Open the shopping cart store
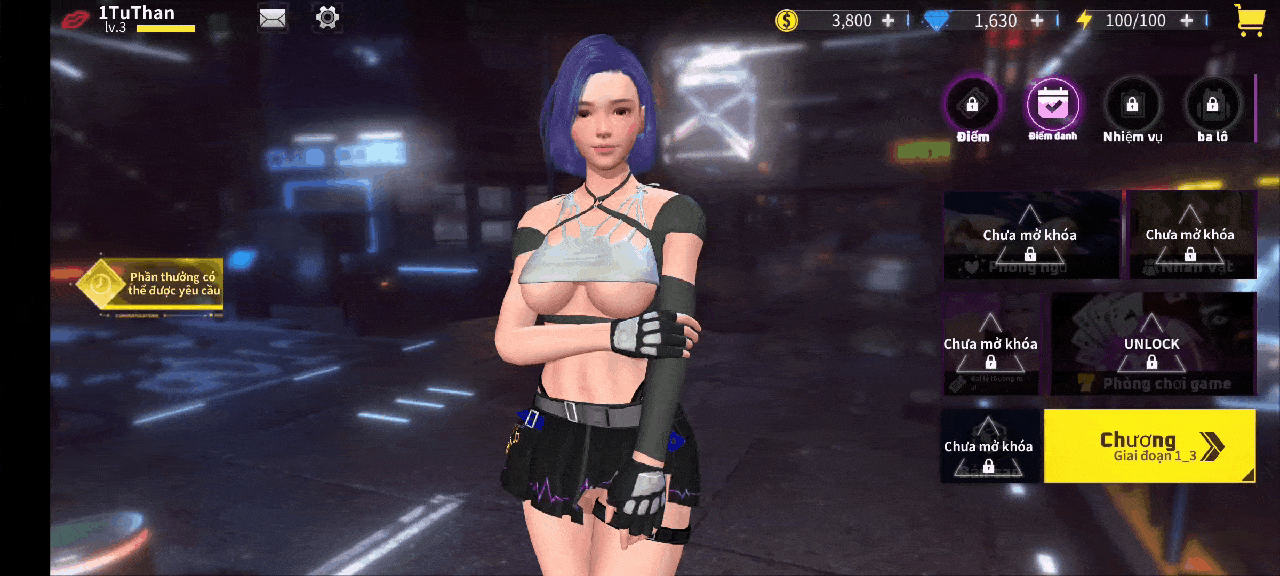Screen dimensions: 1280x576 [x=1249, y=20]
